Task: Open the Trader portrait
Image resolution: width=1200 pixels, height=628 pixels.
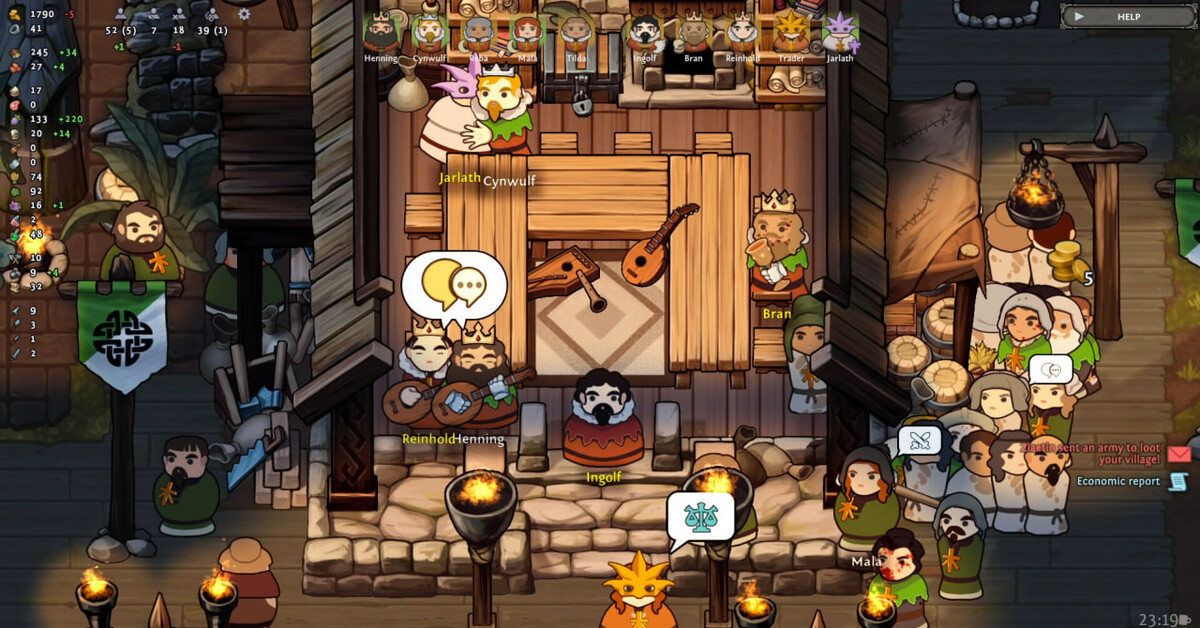Action: (x=791, y=34)
